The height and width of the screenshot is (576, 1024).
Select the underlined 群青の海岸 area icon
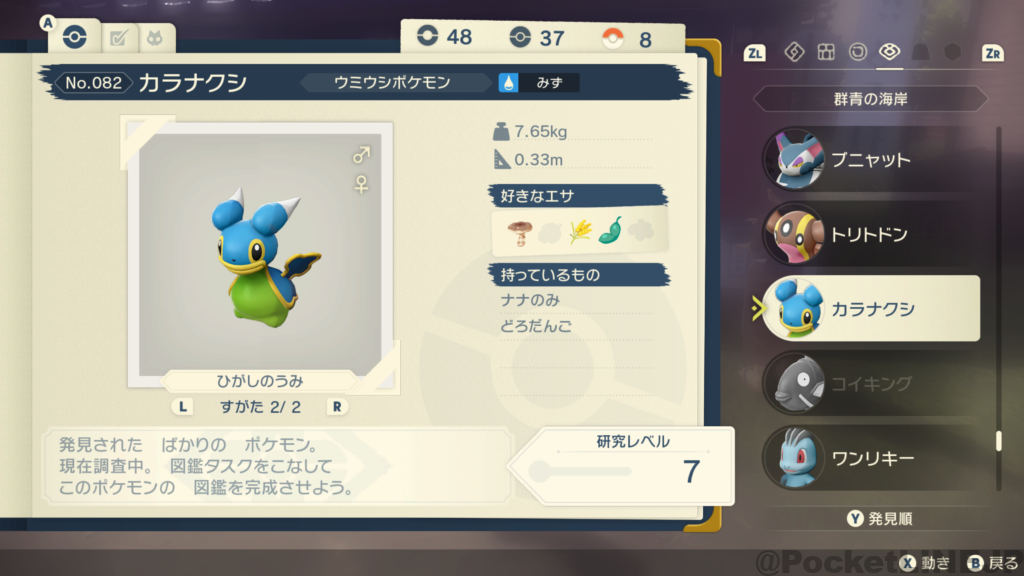tap(889, 52)
